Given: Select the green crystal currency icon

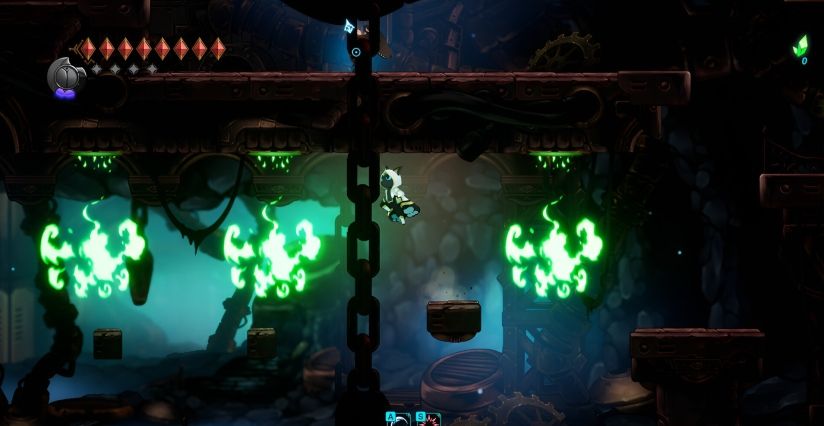Looking at the screenshot, I should pos(800,46).
